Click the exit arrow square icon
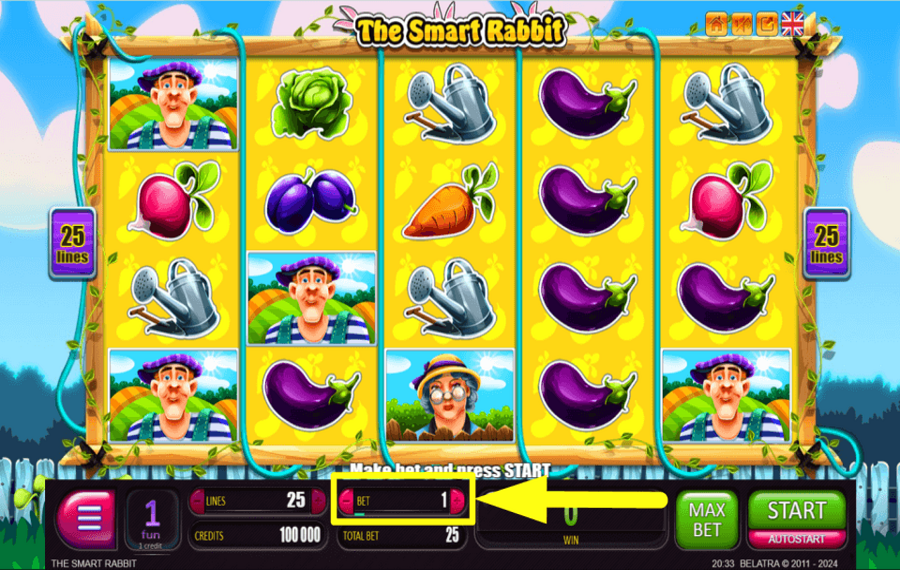Image resolution: width=900 pixels, height=570 pixels. click(x=766, y=23)
